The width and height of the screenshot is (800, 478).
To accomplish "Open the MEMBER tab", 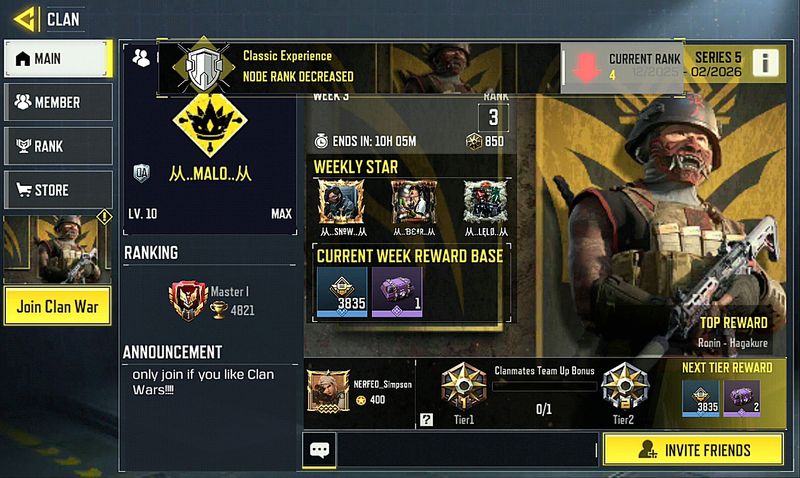I will coord(58,102).
